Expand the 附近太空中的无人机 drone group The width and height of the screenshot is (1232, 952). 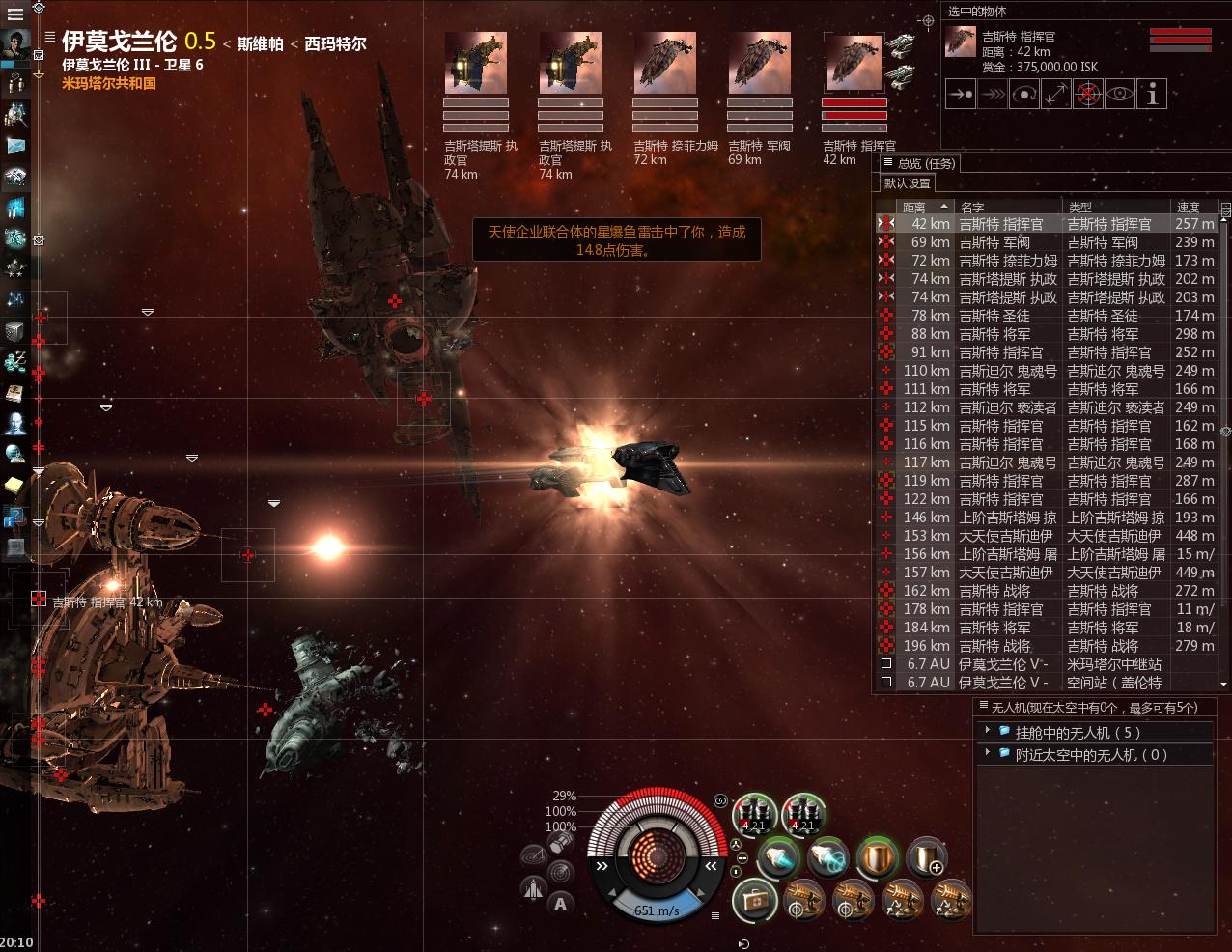point(987,754)
